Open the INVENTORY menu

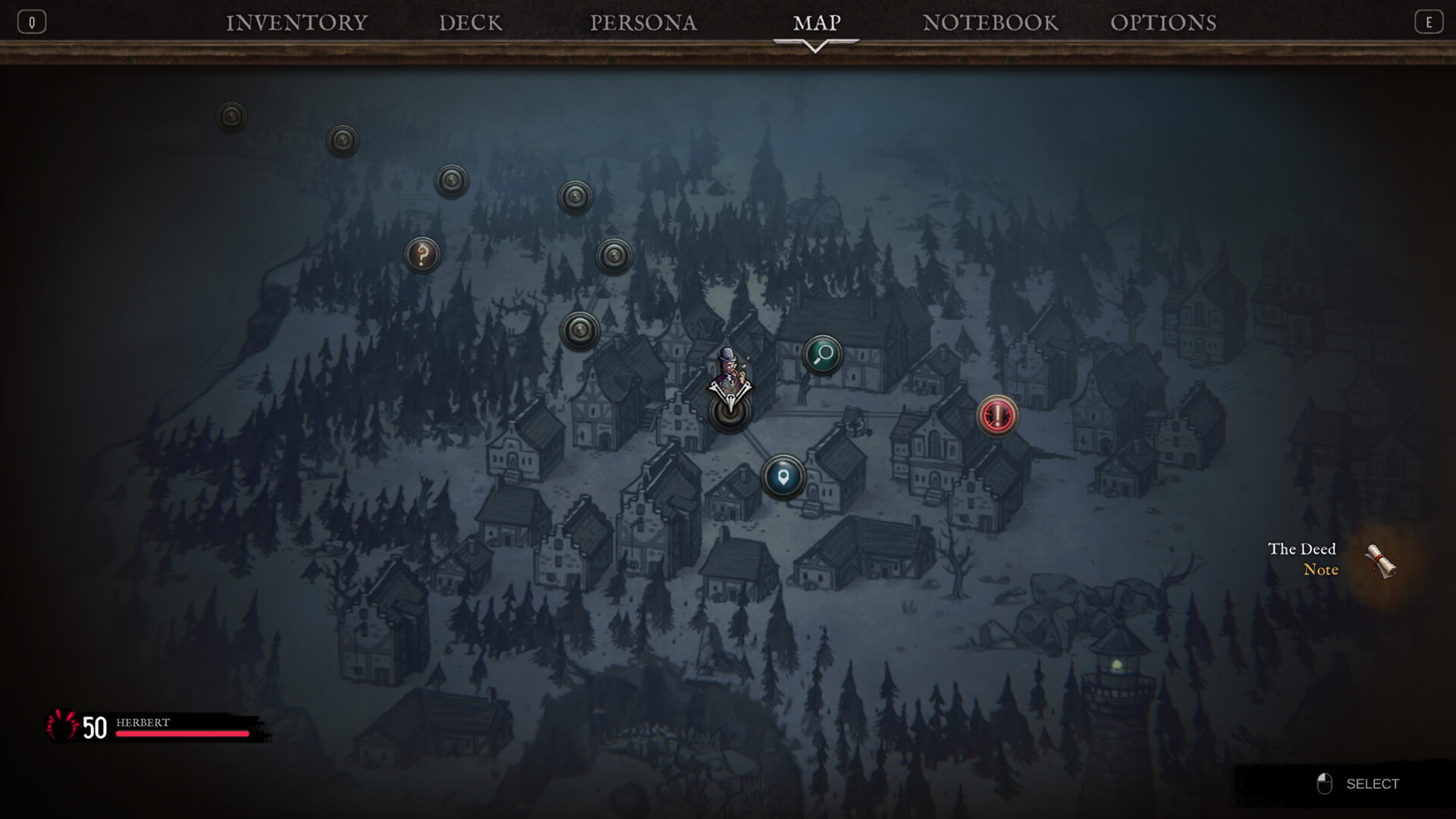(297, 22)
